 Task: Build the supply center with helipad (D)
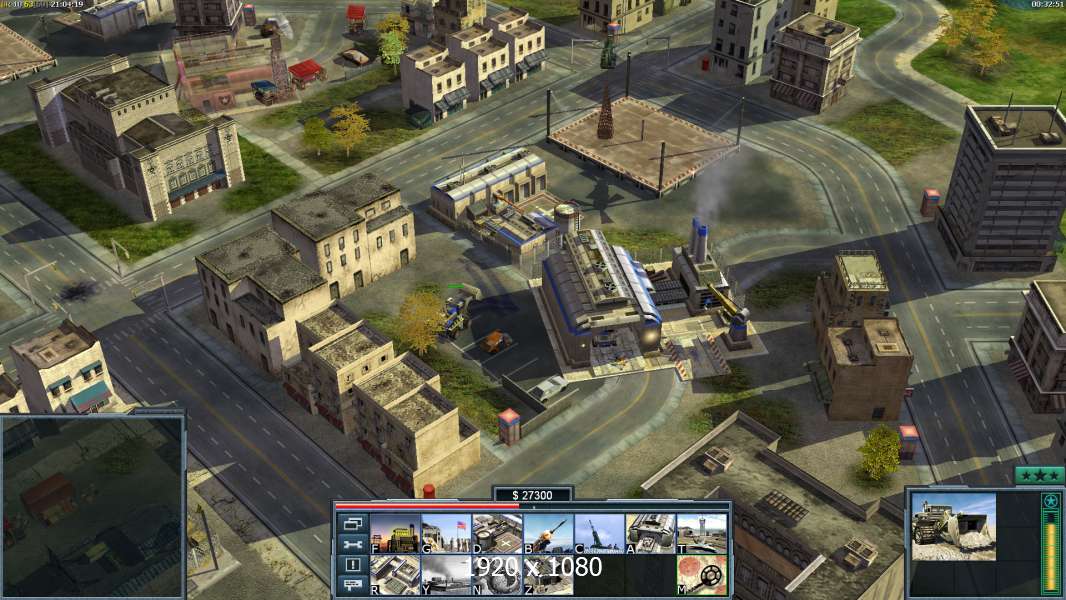point(497,533)
